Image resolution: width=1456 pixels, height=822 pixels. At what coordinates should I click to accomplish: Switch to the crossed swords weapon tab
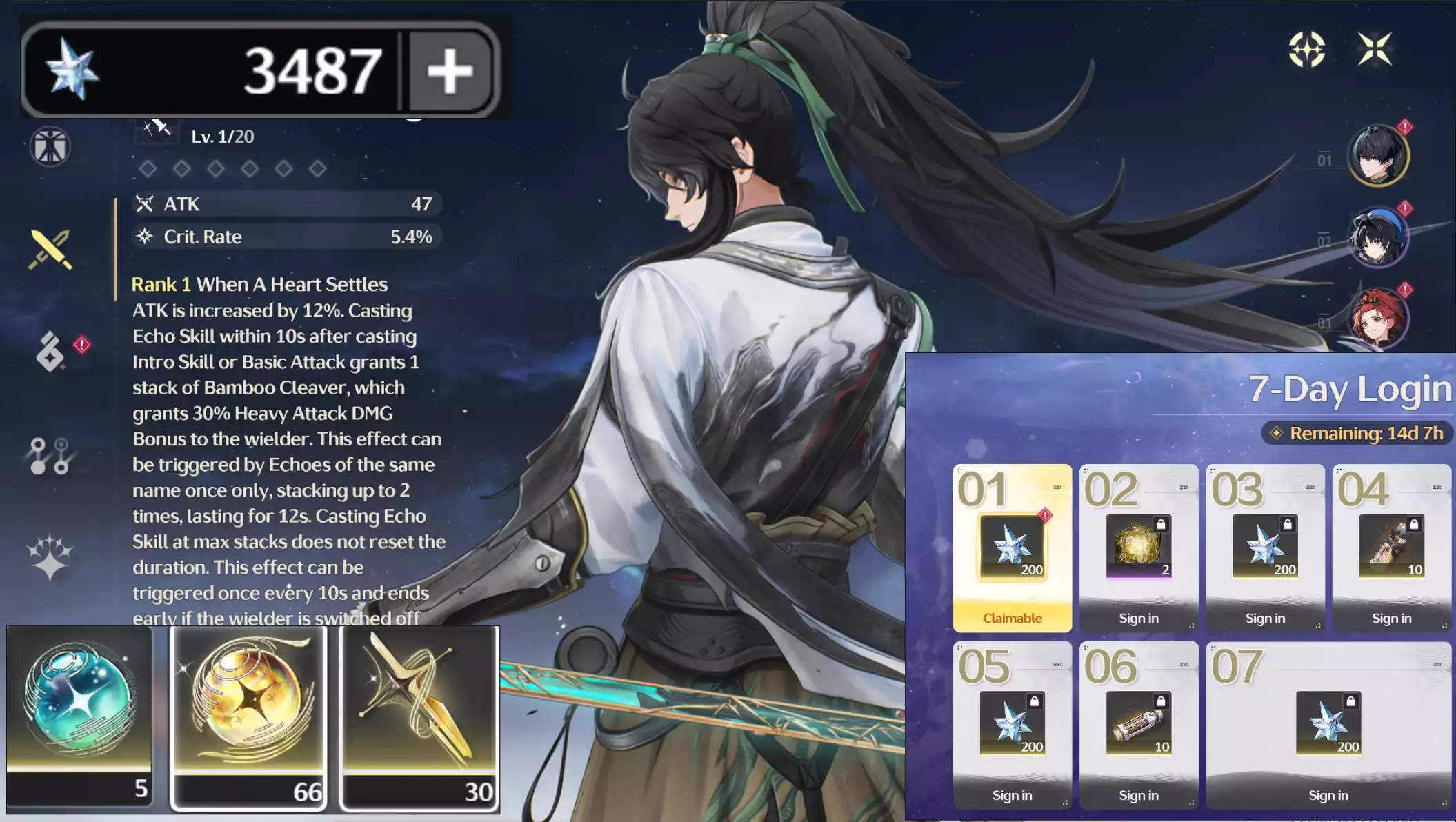tap(50, 249)
